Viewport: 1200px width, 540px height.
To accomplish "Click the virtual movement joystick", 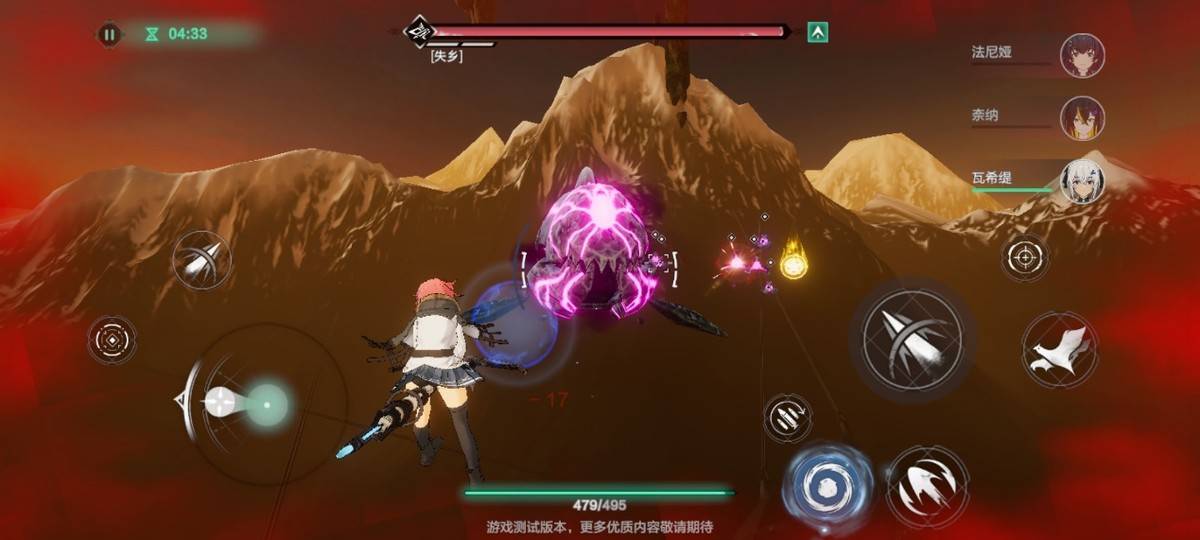I will (x=268, y=403).
